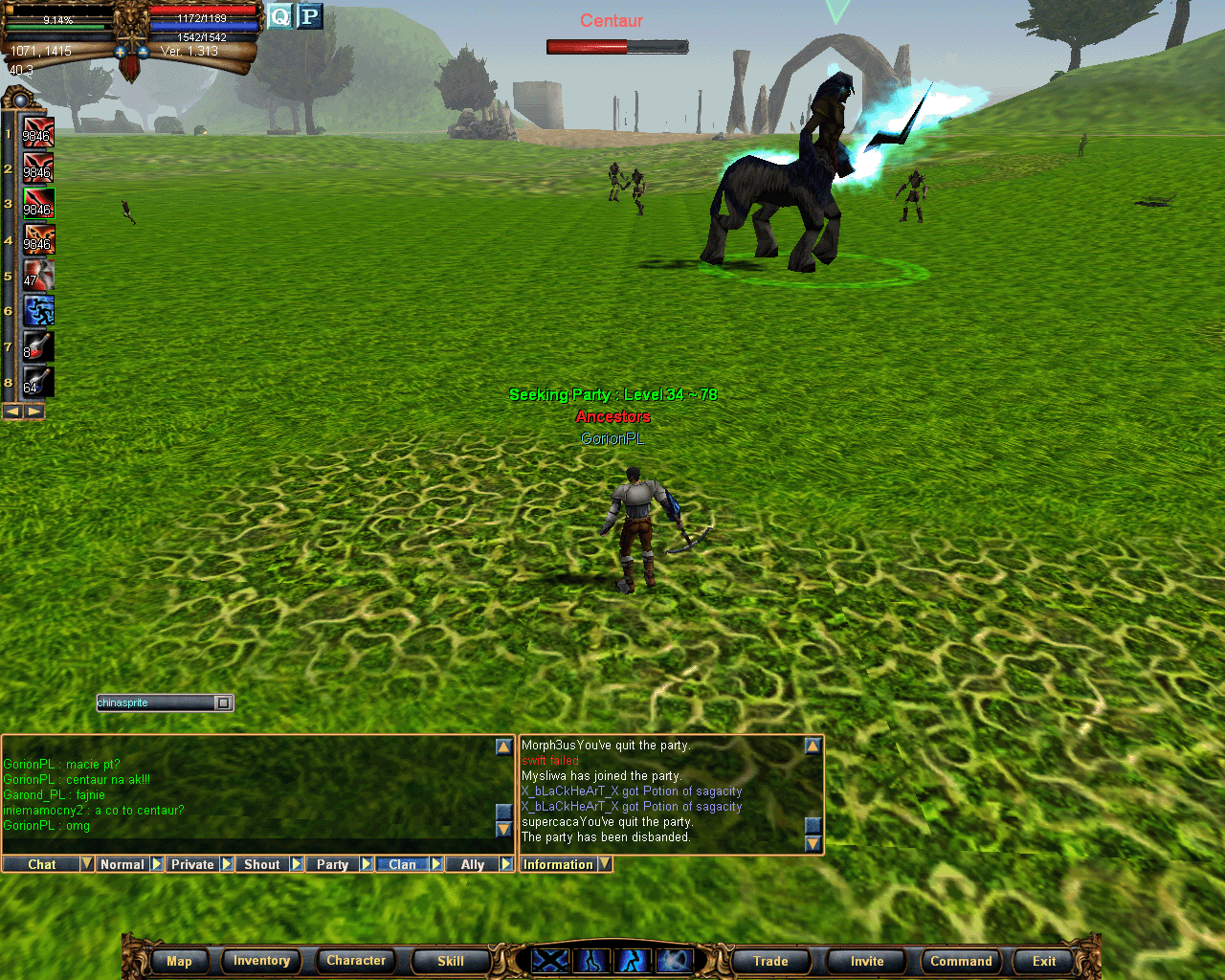This screenshot has height=980, width=1225.
Task: Open the Map from the bottom bar
Action: (179, 961)
